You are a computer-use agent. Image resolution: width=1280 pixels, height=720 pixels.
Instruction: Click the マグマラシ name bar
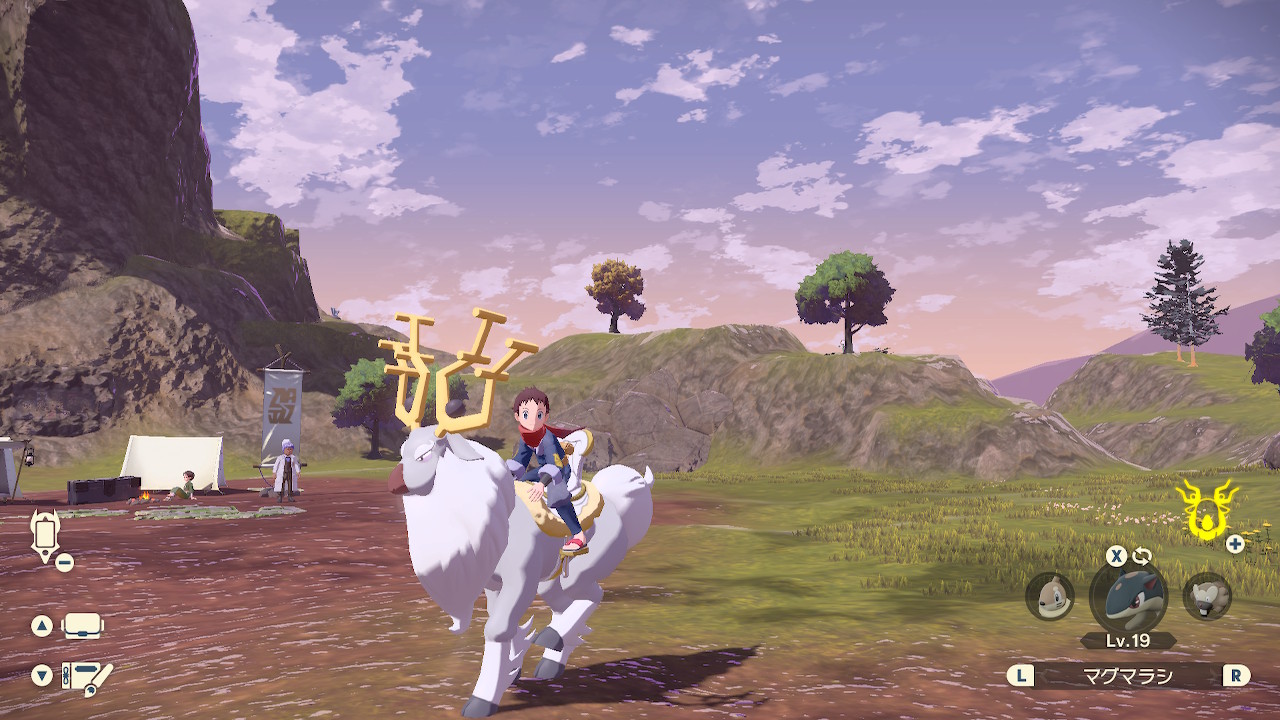[1128, 676]
